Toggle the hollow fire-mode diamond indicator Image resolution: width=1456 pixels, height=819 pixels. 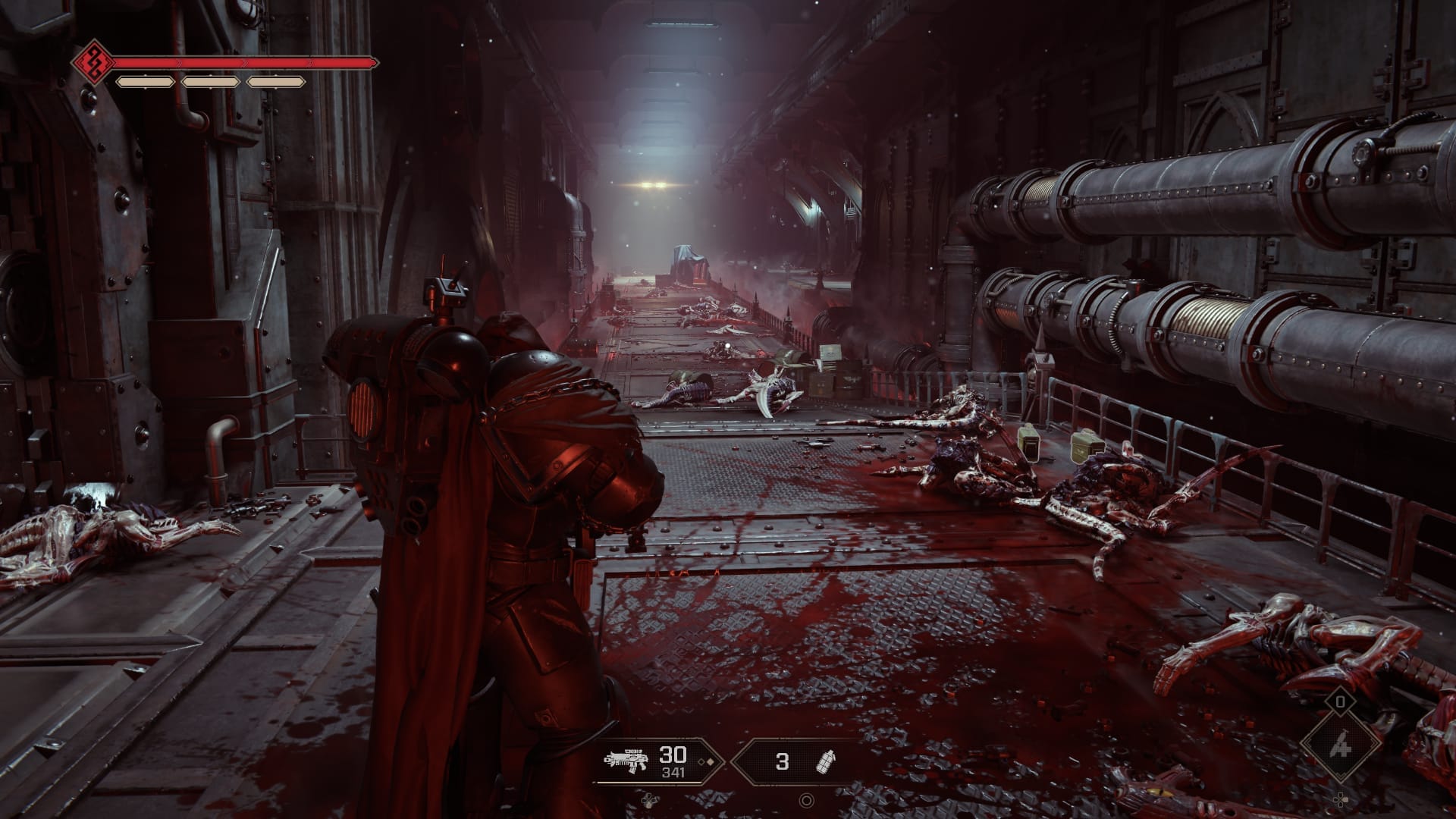(x=701, y=762)
